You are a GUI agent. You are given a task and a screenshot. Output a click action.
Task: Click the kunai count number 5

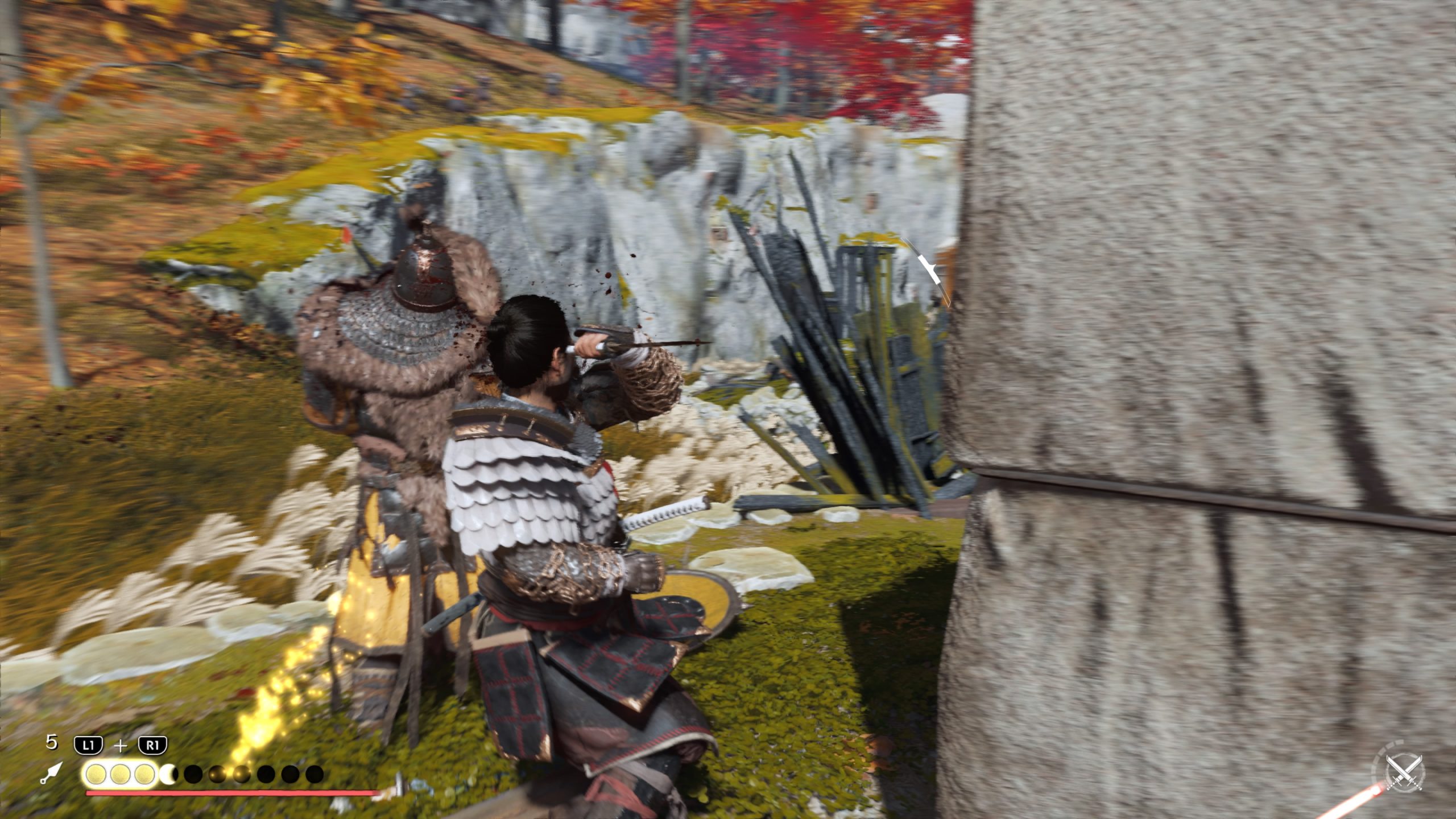click(x=51, y=742)
